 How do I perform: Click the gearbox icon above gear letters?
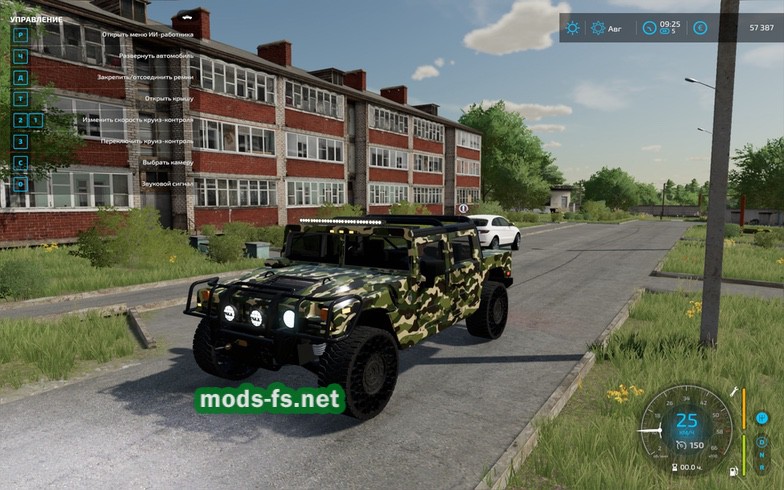pos(762,418)
